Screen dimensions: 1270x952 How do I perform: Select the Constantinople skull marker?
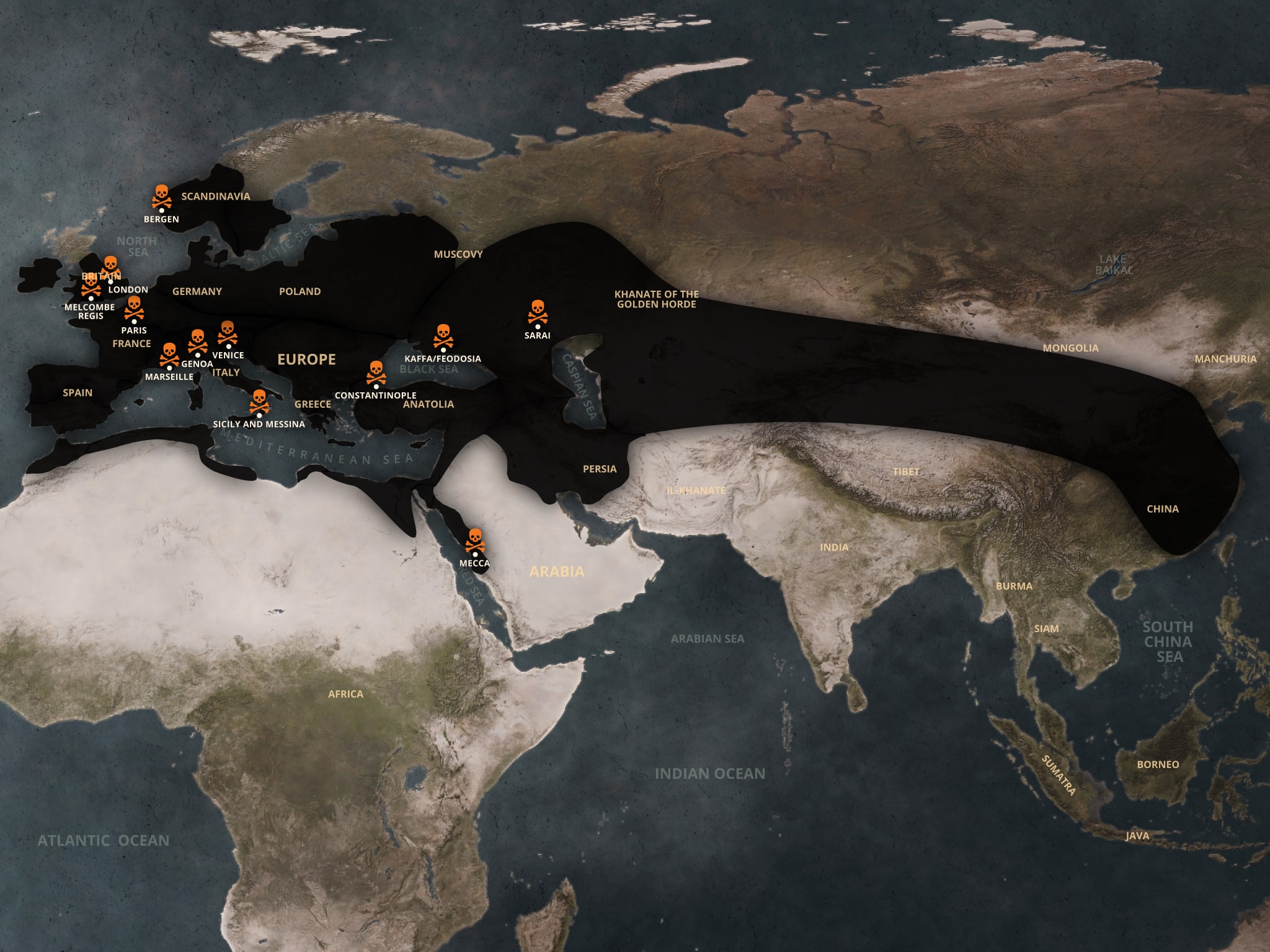[x=376, y=372]
